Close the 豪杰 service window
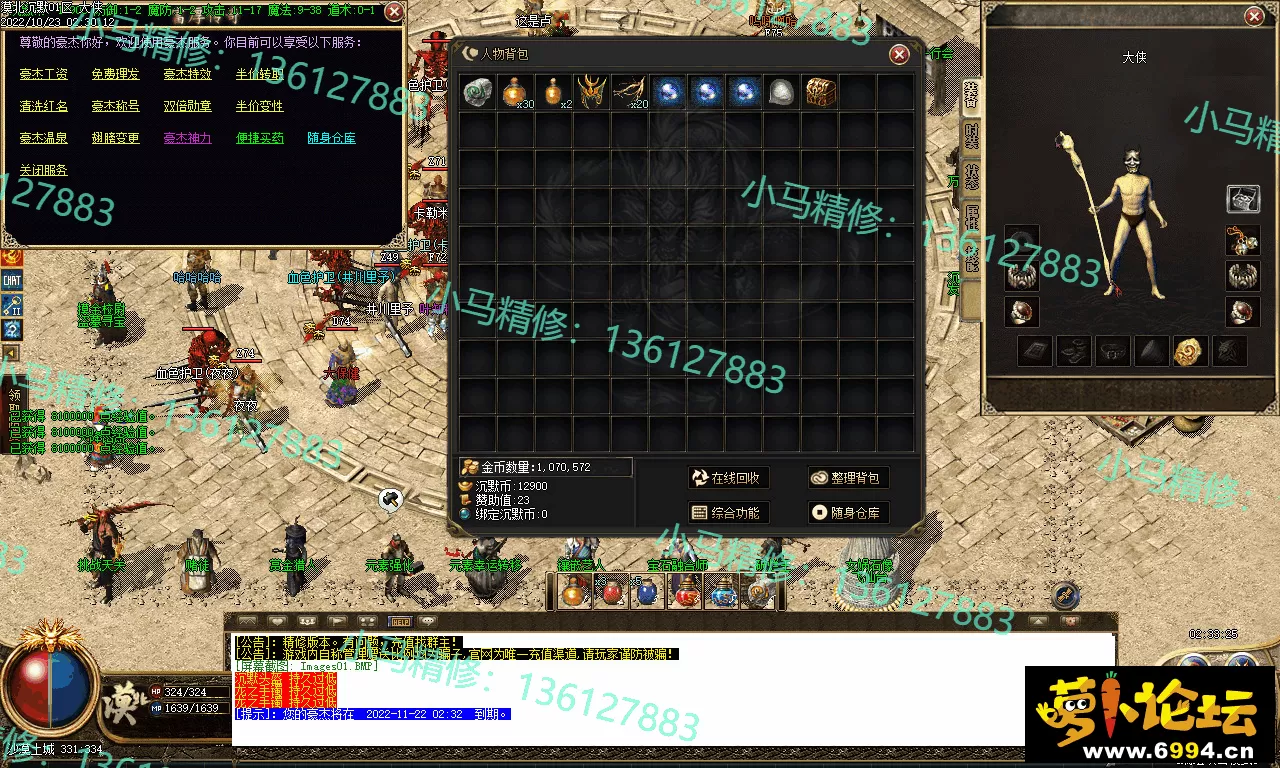The width and height of the screenshot is (1280, 768). point(394,12)
